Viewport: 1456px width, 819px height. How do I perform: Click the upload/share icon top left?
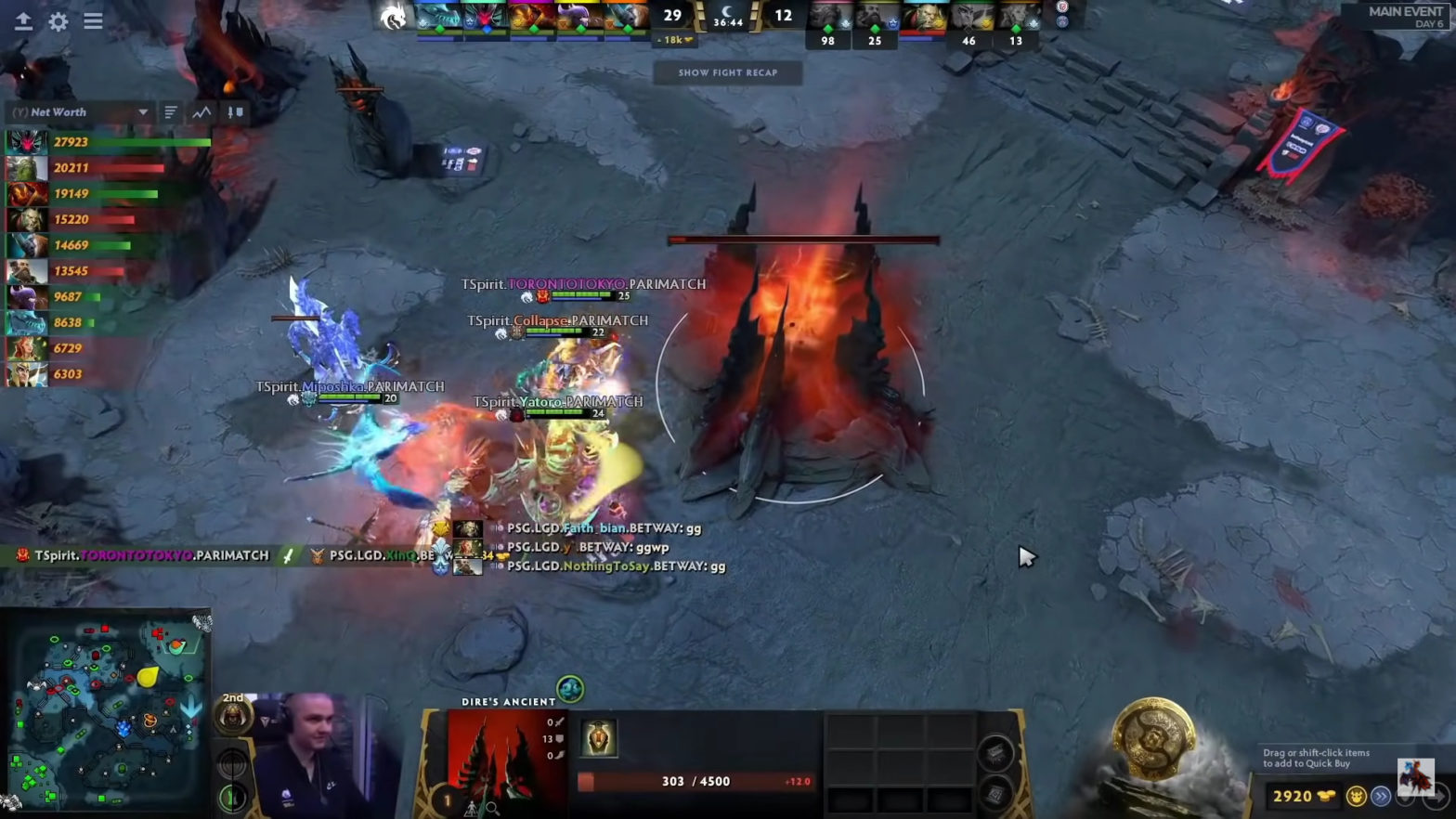[23, 21]
